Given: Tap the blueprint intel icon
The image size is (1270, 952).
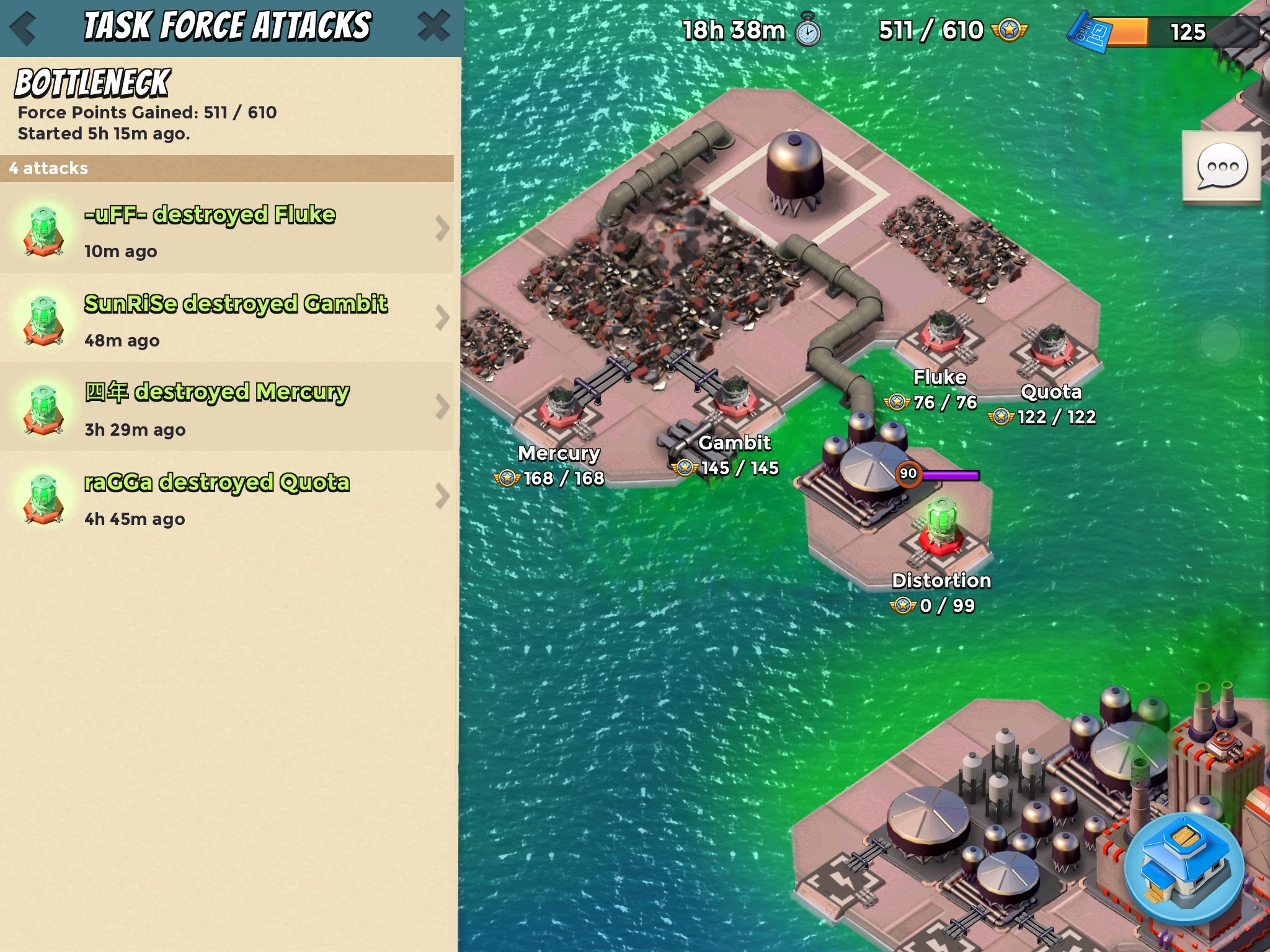Looking at the screenshot, I should pos(1088,32).
